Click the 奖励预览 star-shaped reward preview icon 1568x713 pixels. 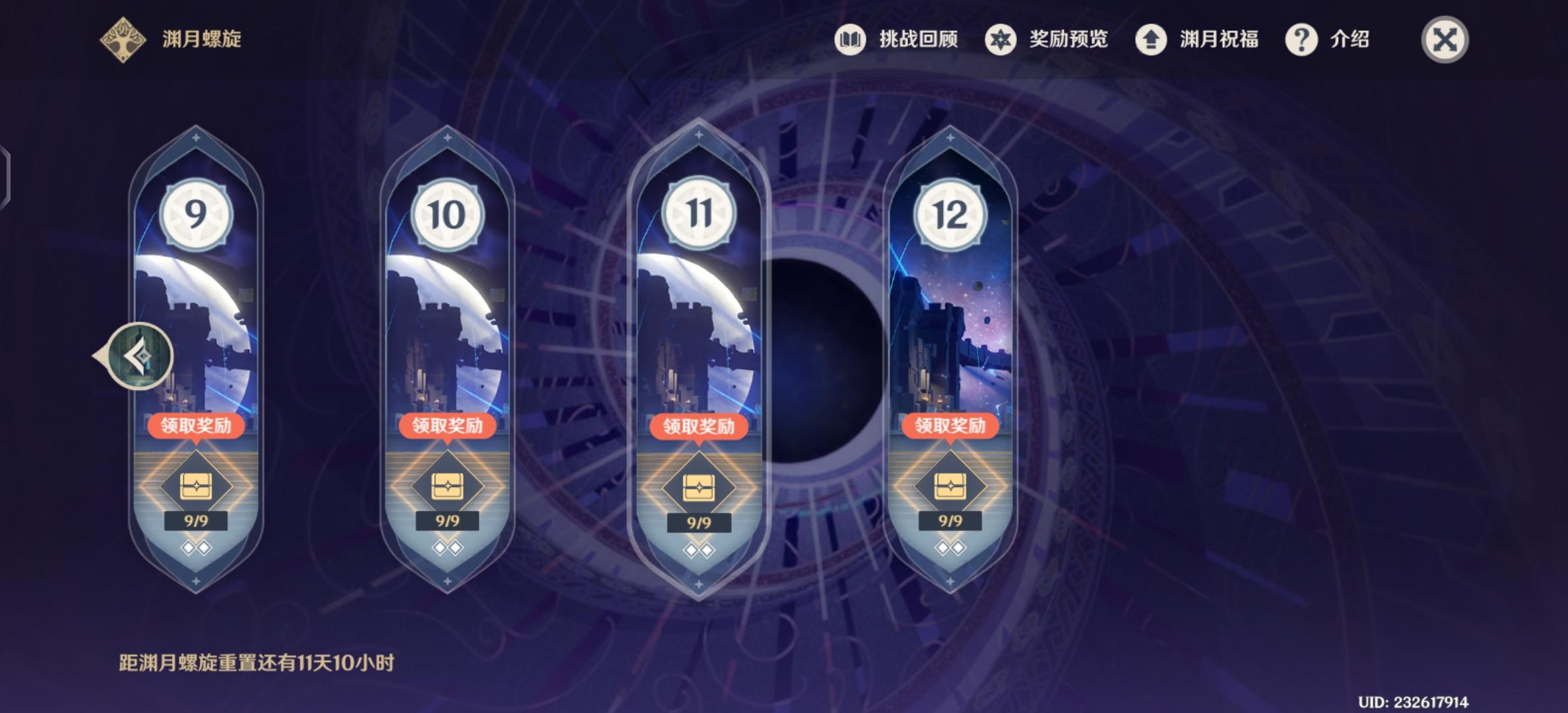(x=1000, y=40)
